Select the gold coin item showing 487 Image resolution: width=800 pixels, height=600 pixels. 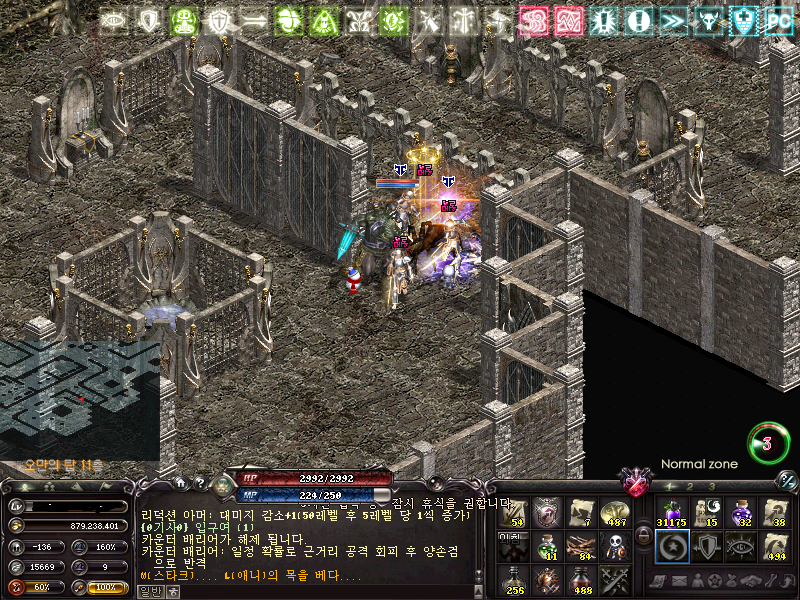[x=615, y=513]
